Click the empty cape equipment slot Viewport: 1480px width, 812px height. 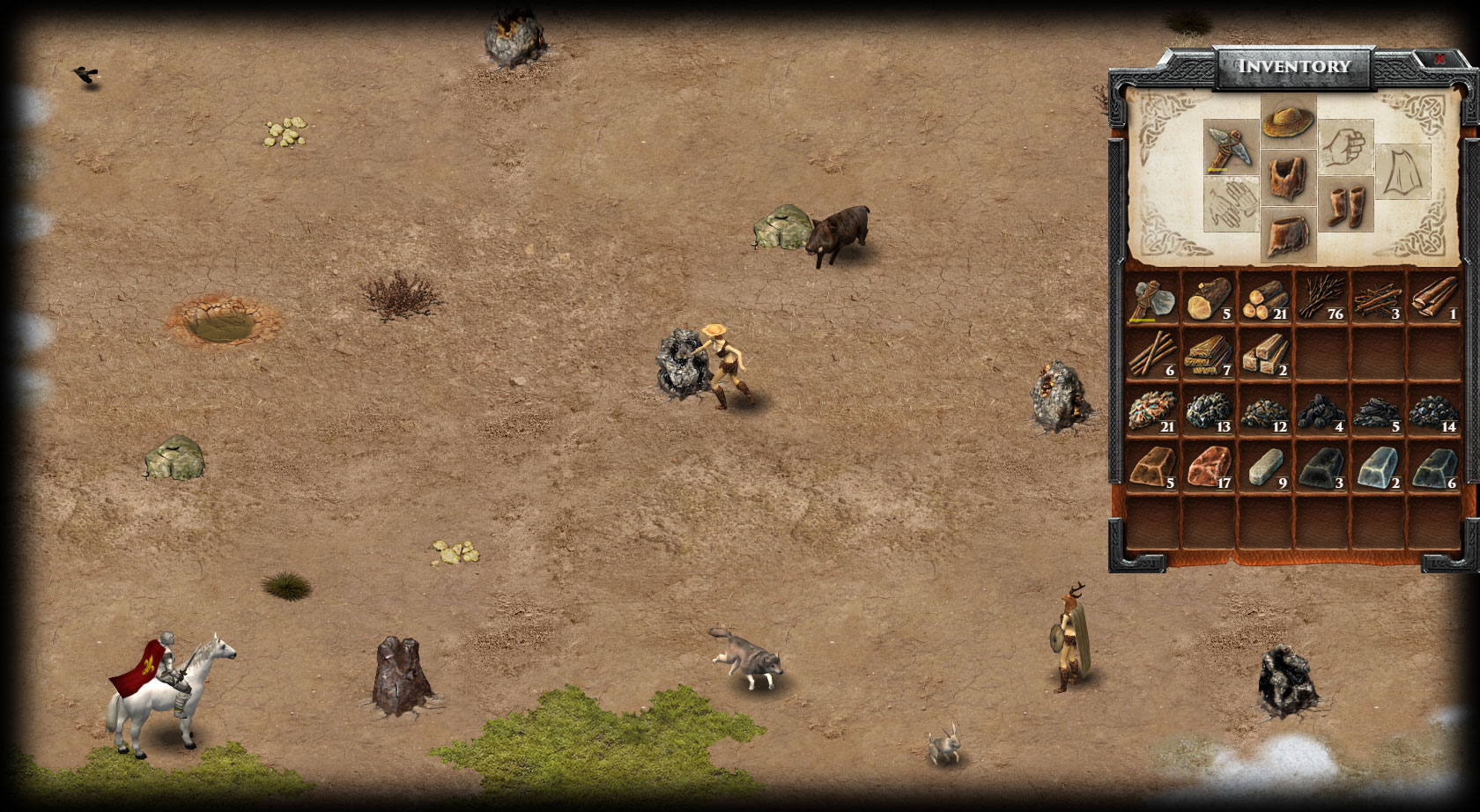tap(1402, 173)
